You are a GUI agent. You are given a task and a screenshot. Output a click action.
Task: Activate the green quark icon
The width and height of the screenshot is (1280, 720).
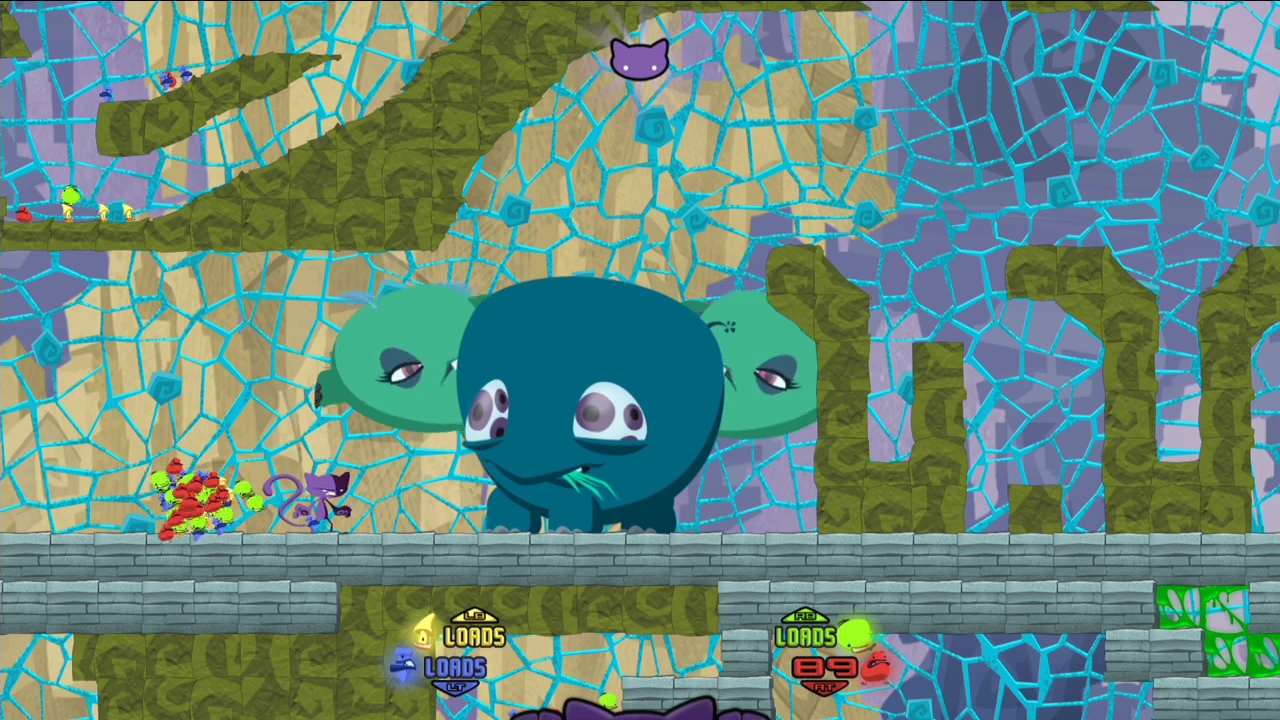click(855, 634)
